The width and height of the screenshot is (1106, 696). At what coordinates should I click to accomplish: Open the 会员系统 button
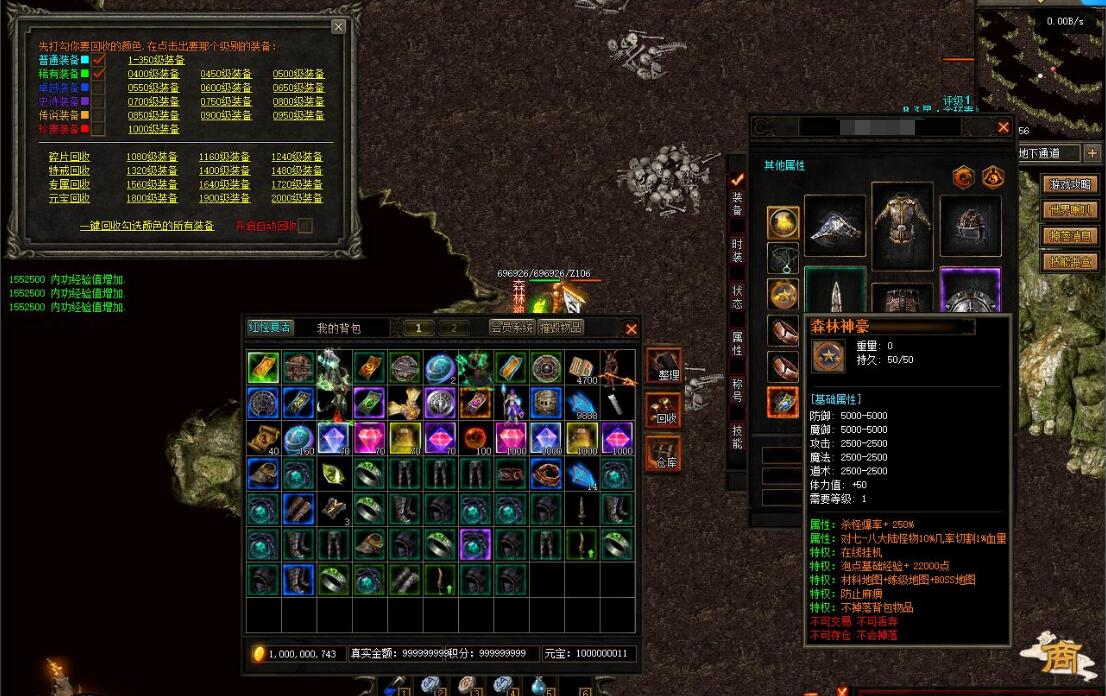coord(510,327)
